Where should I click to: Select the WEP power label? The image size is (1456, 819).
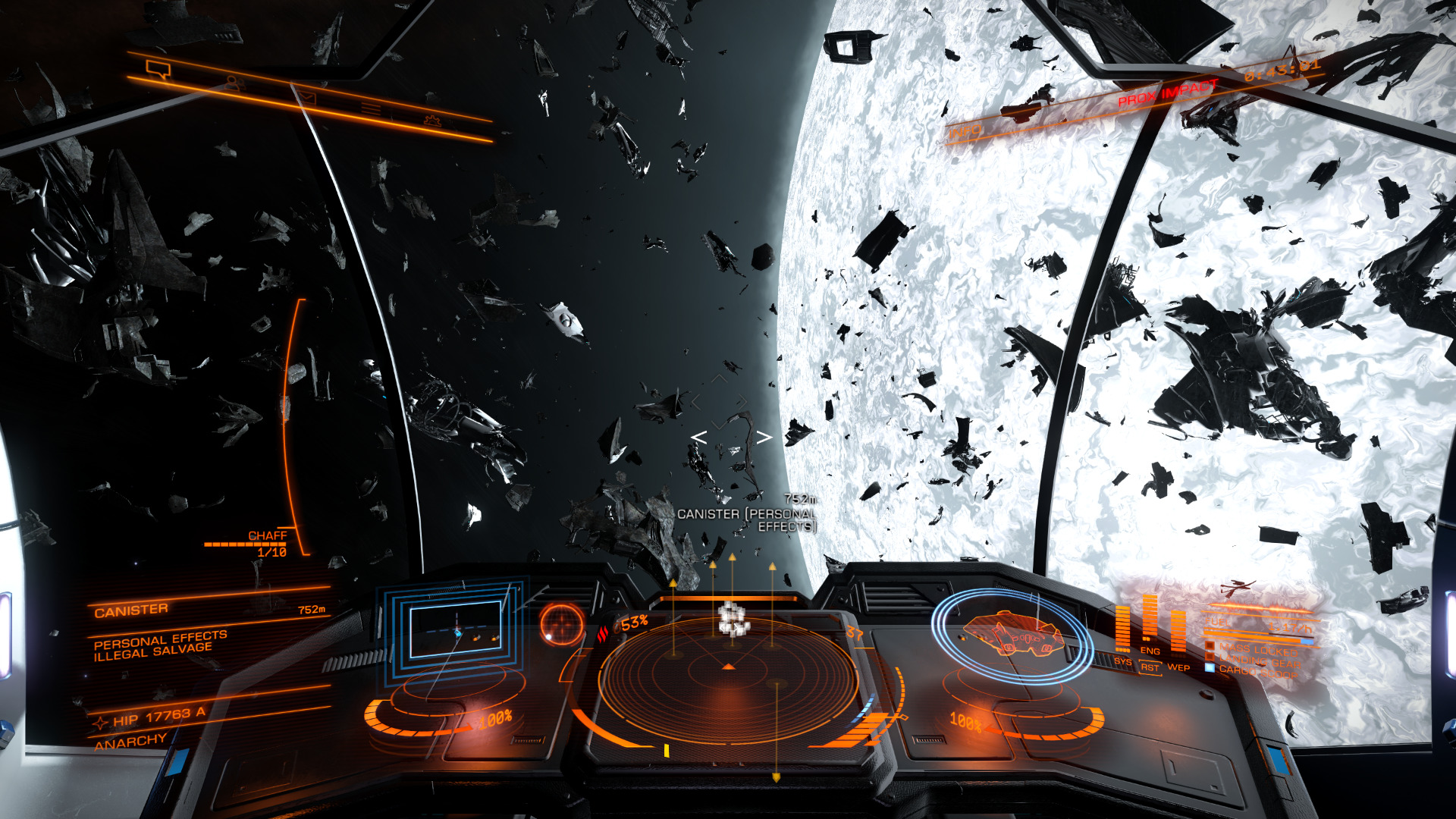click(x=1178, y=667)
